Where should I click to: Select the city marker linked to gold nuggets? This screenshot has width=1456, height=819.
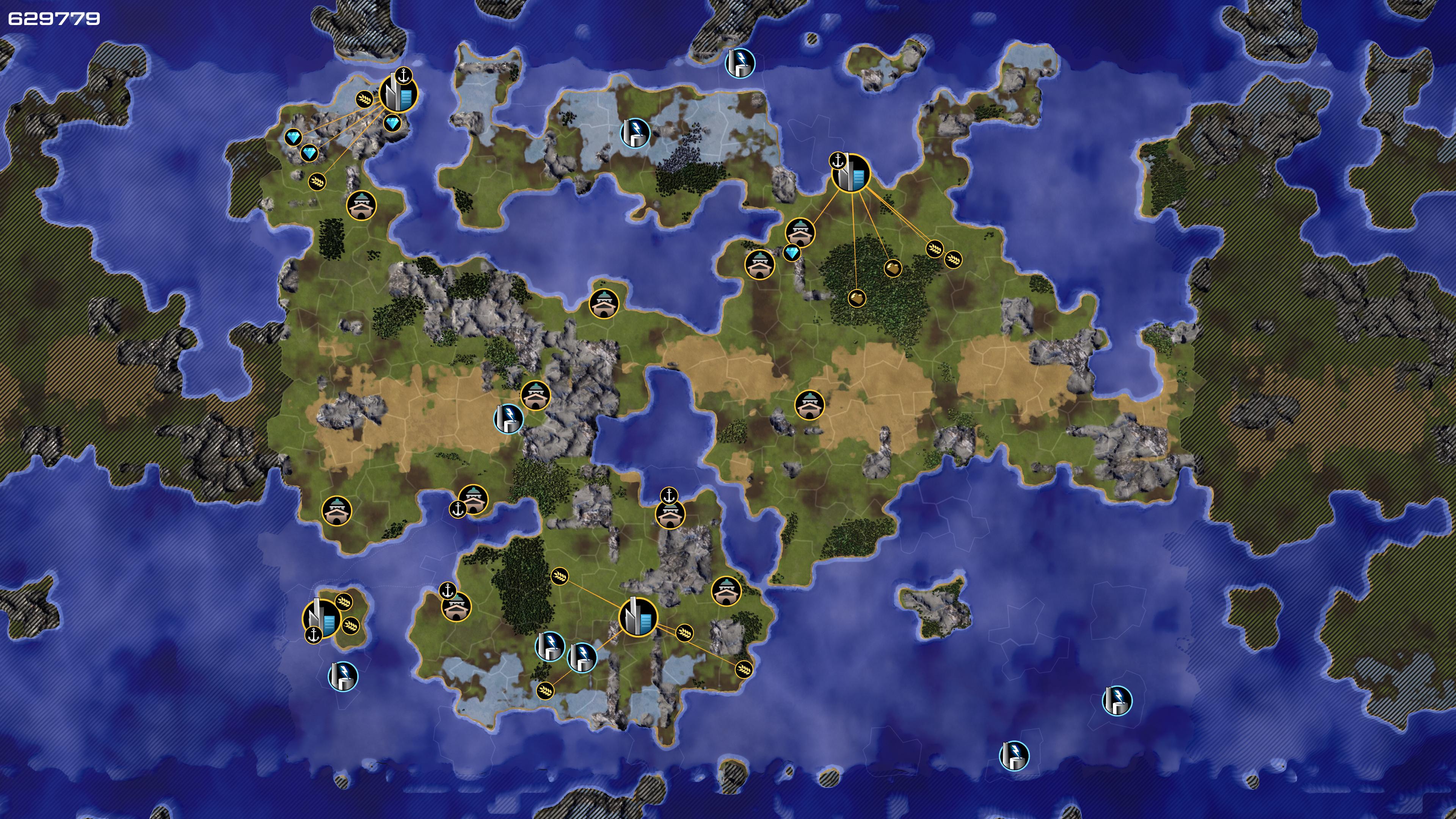(x=850, y=173)
